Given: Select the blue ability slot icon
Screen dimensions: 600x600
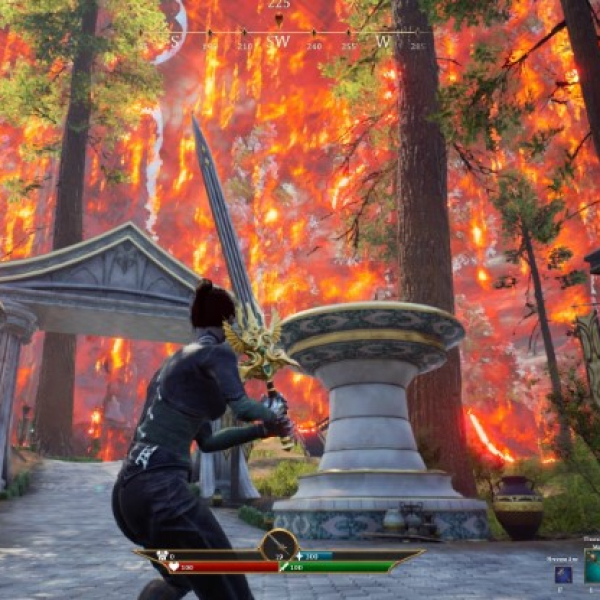Looking at the screenshot, I should point(563,574).
